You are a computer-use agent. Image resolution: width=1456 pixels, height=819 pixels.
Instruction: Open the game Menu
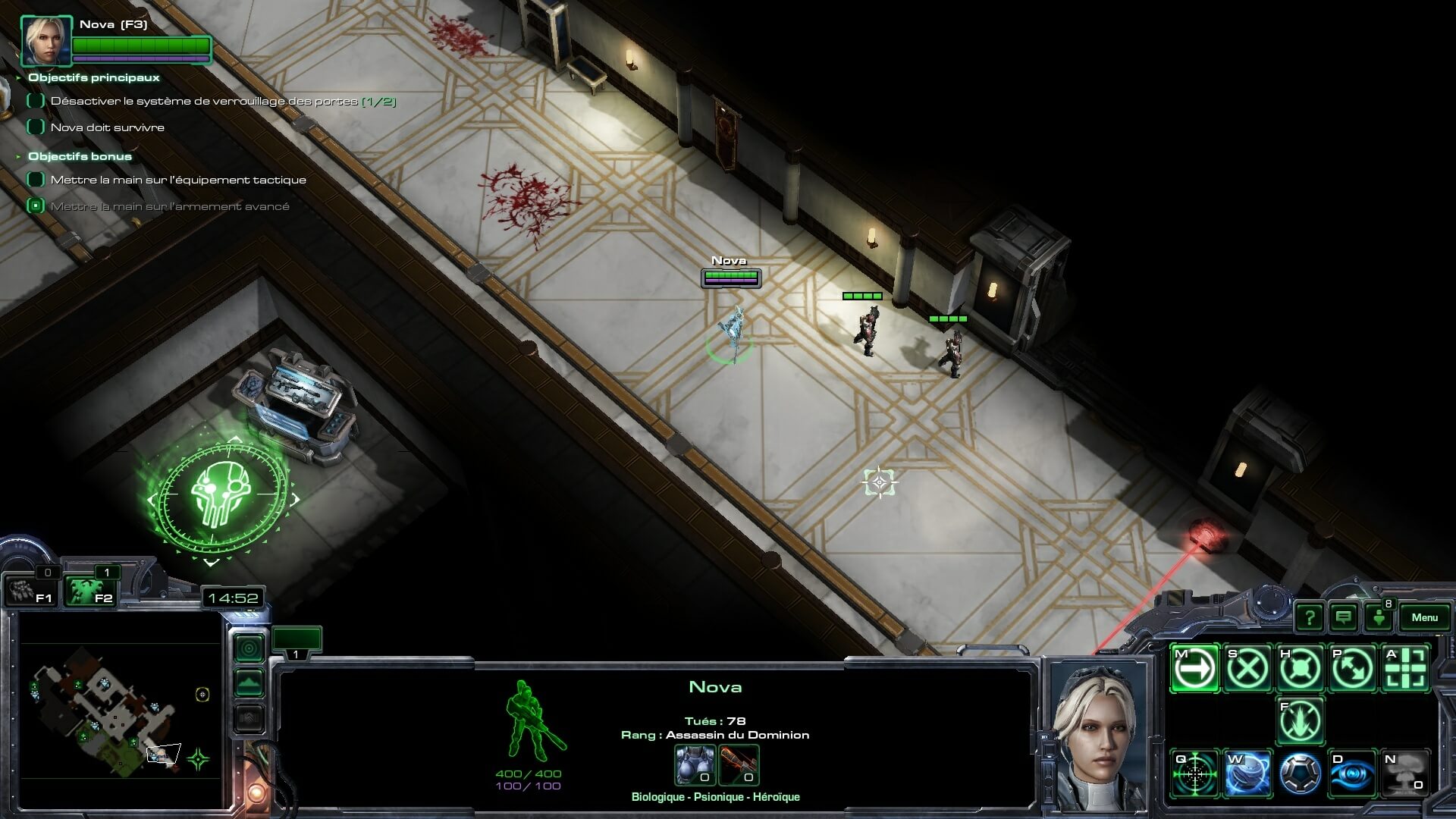pyautogui.click(x=1424, y=617)
